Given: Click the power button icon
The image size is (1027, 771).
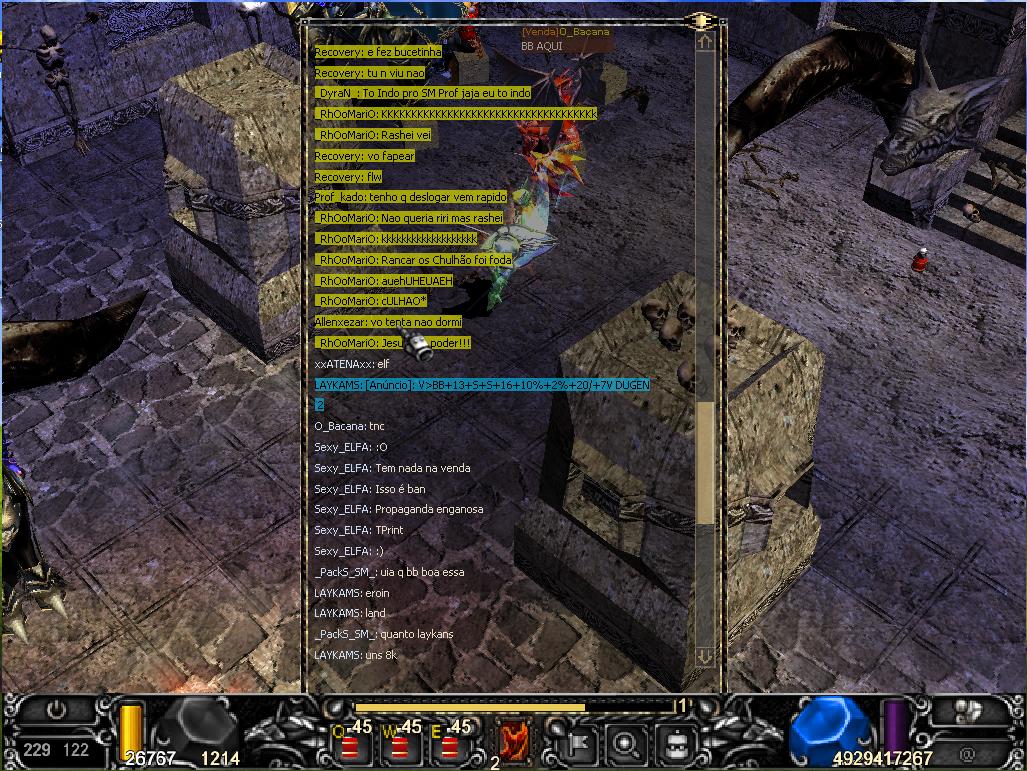Looking at the screenshot, I should tap(57, 710).
